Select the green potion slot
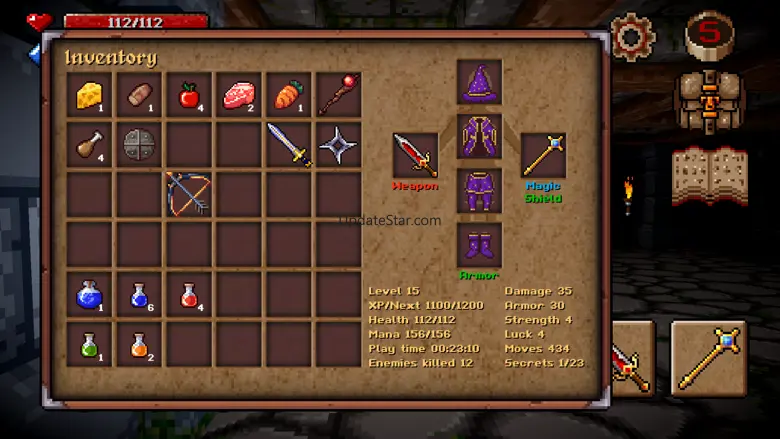780x439 pixels. point(90,345)
